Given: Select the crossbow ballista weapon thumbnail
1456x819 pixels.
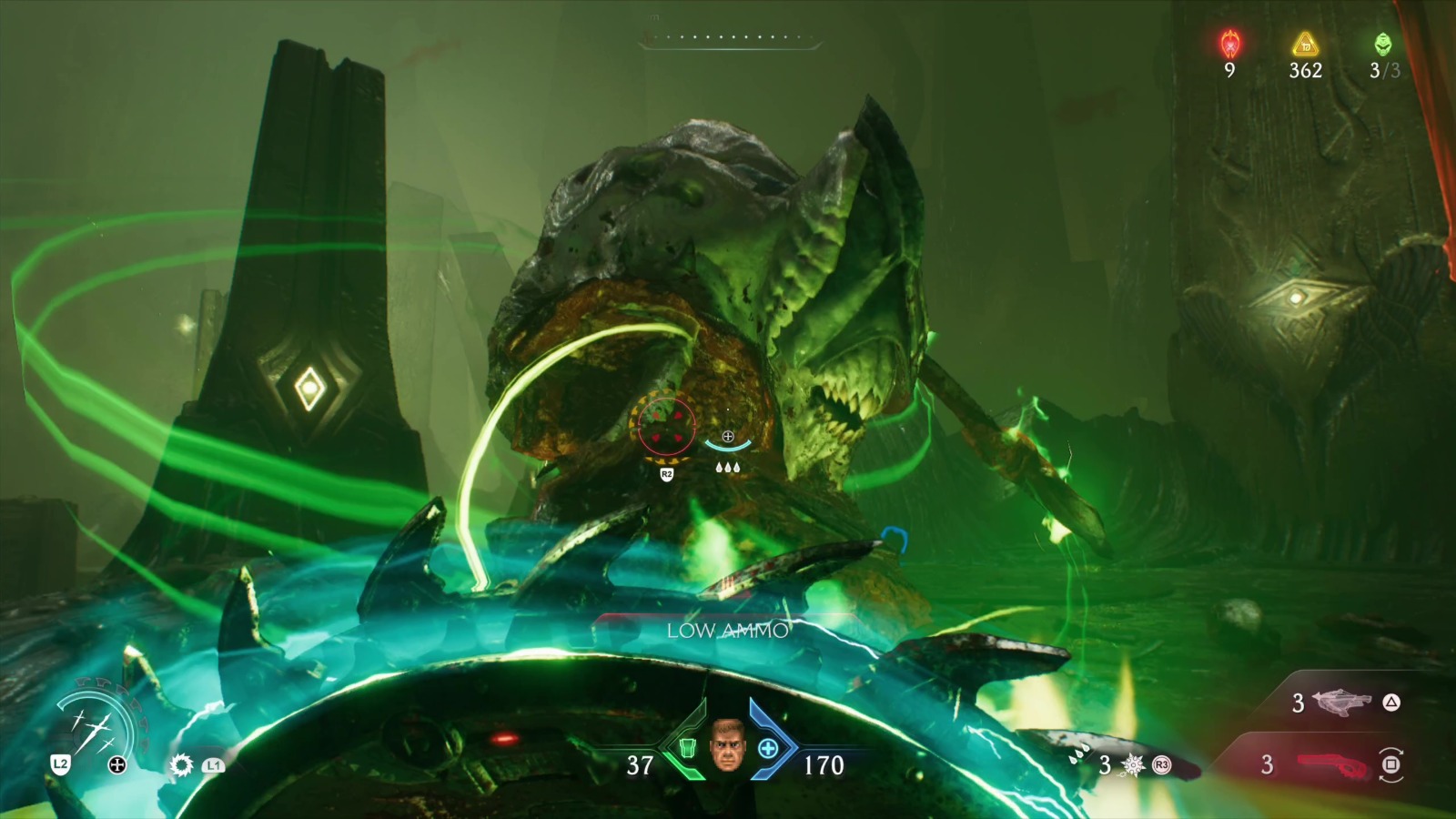Looking at the screenshot, I should coord(1342,702).
